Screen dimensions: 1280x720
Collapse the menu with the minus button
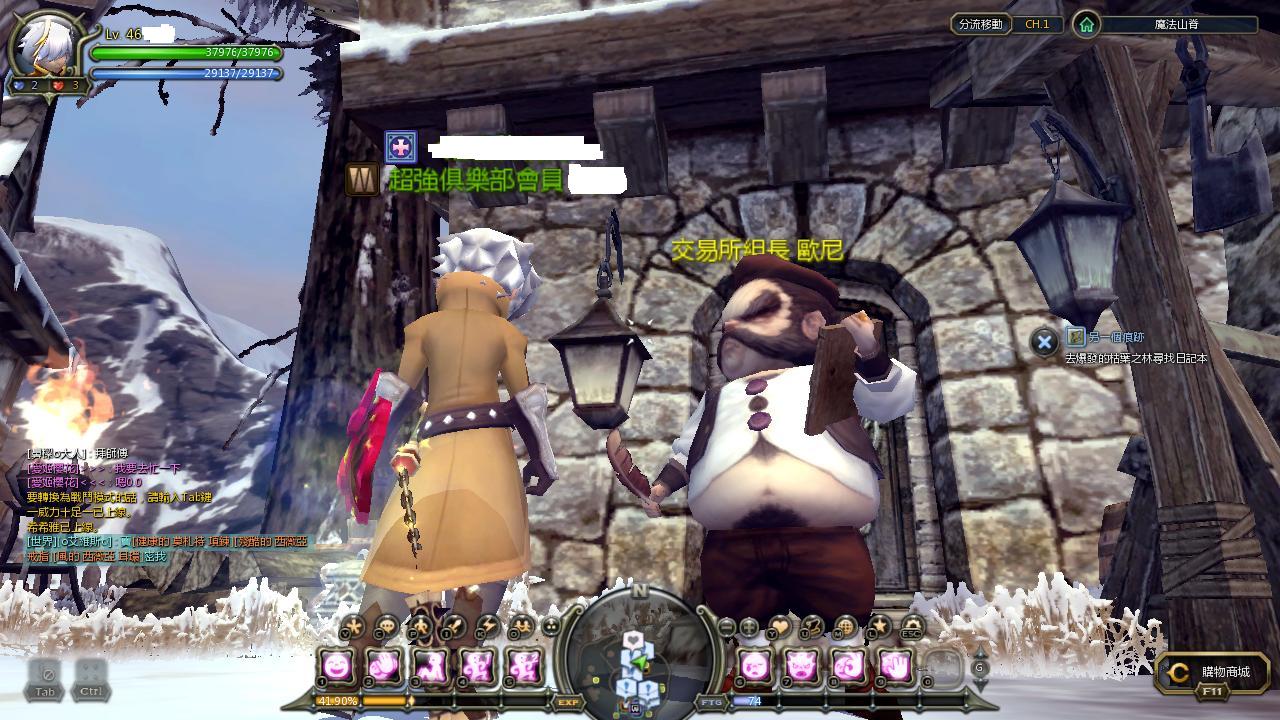[x=727, y=627]
